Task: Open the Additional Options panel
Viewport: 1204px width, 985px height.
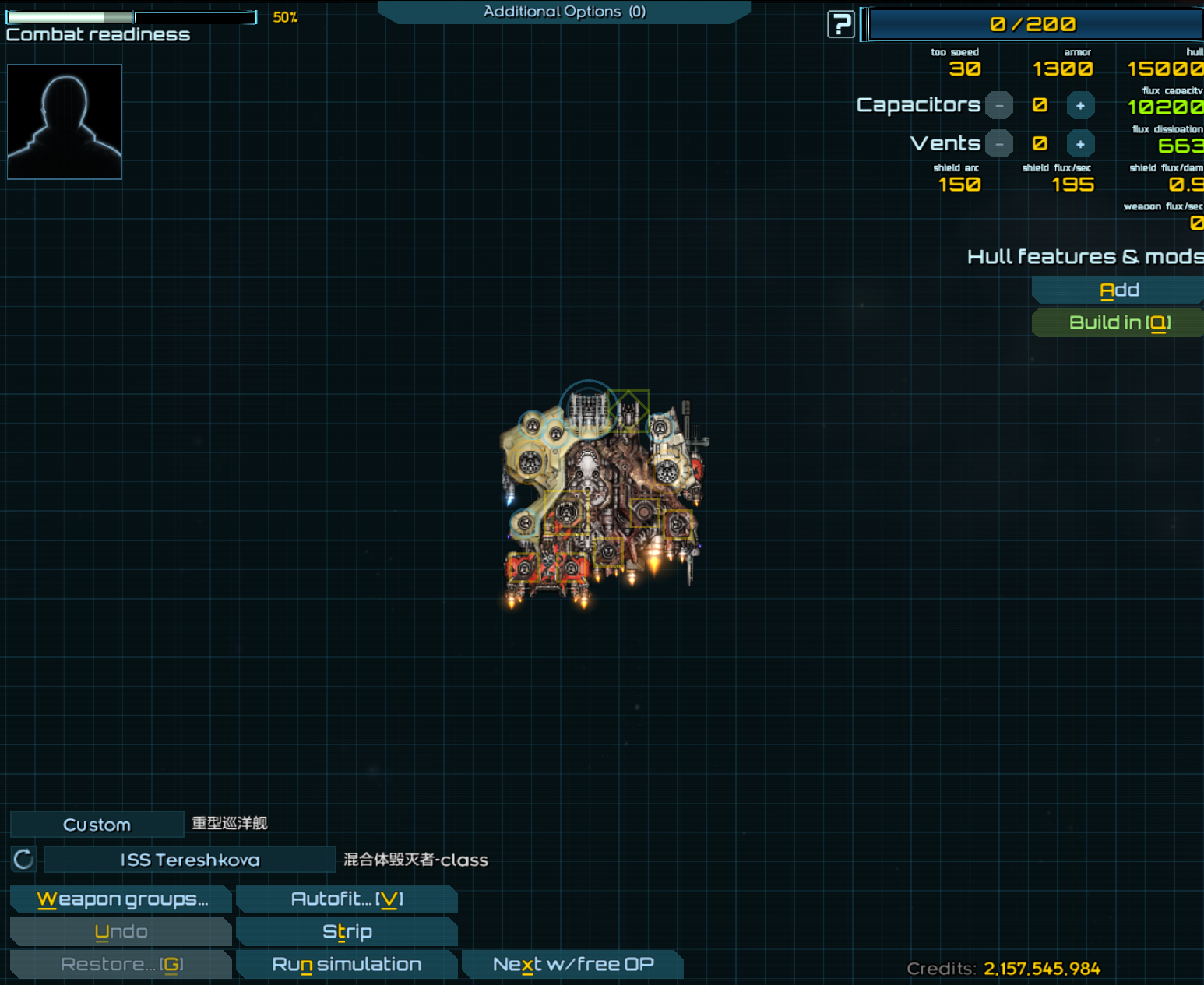Action: click(564, 12)
